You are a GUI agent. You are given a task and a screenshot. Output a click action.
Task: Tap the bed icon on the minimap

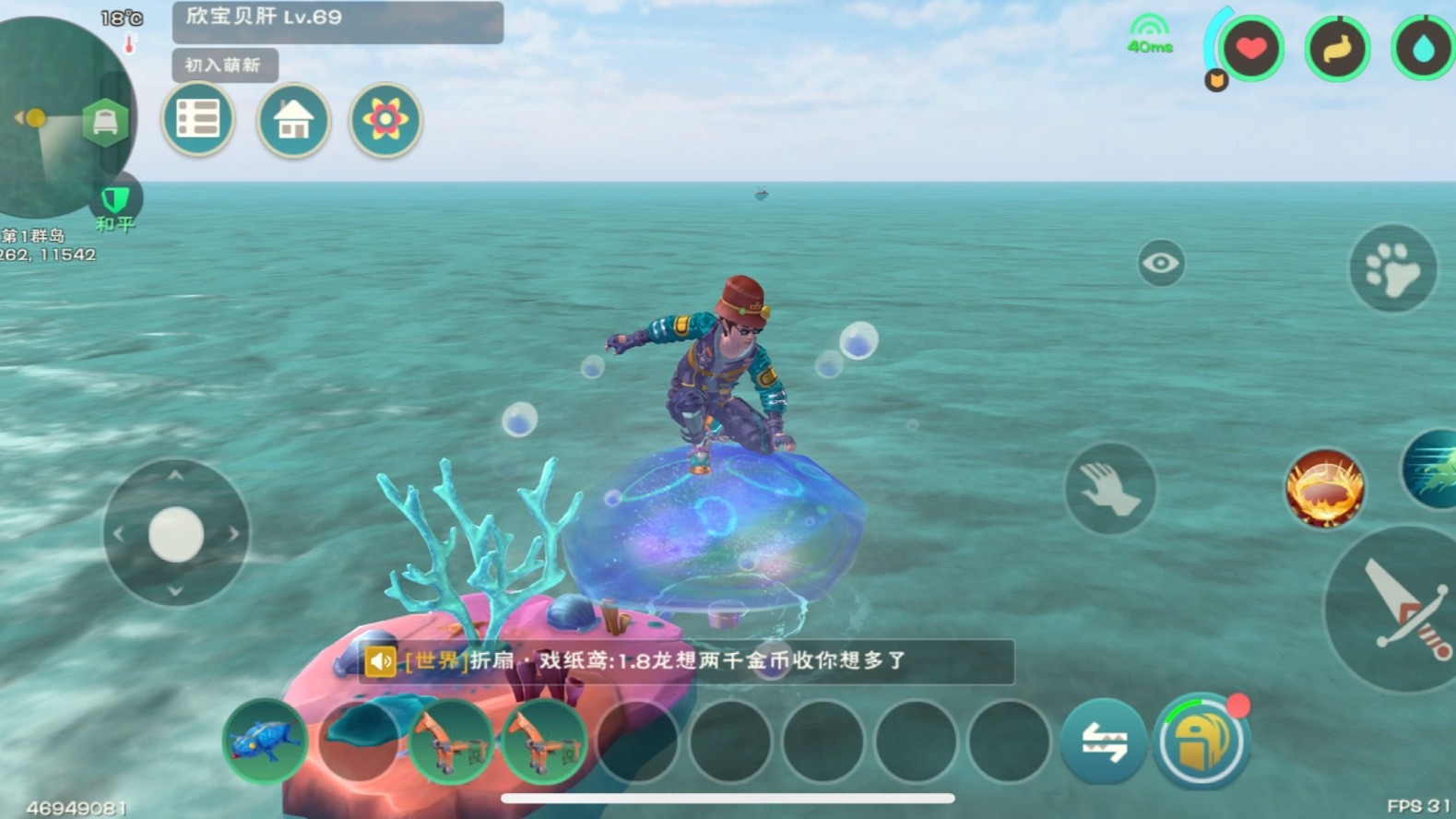103,120
